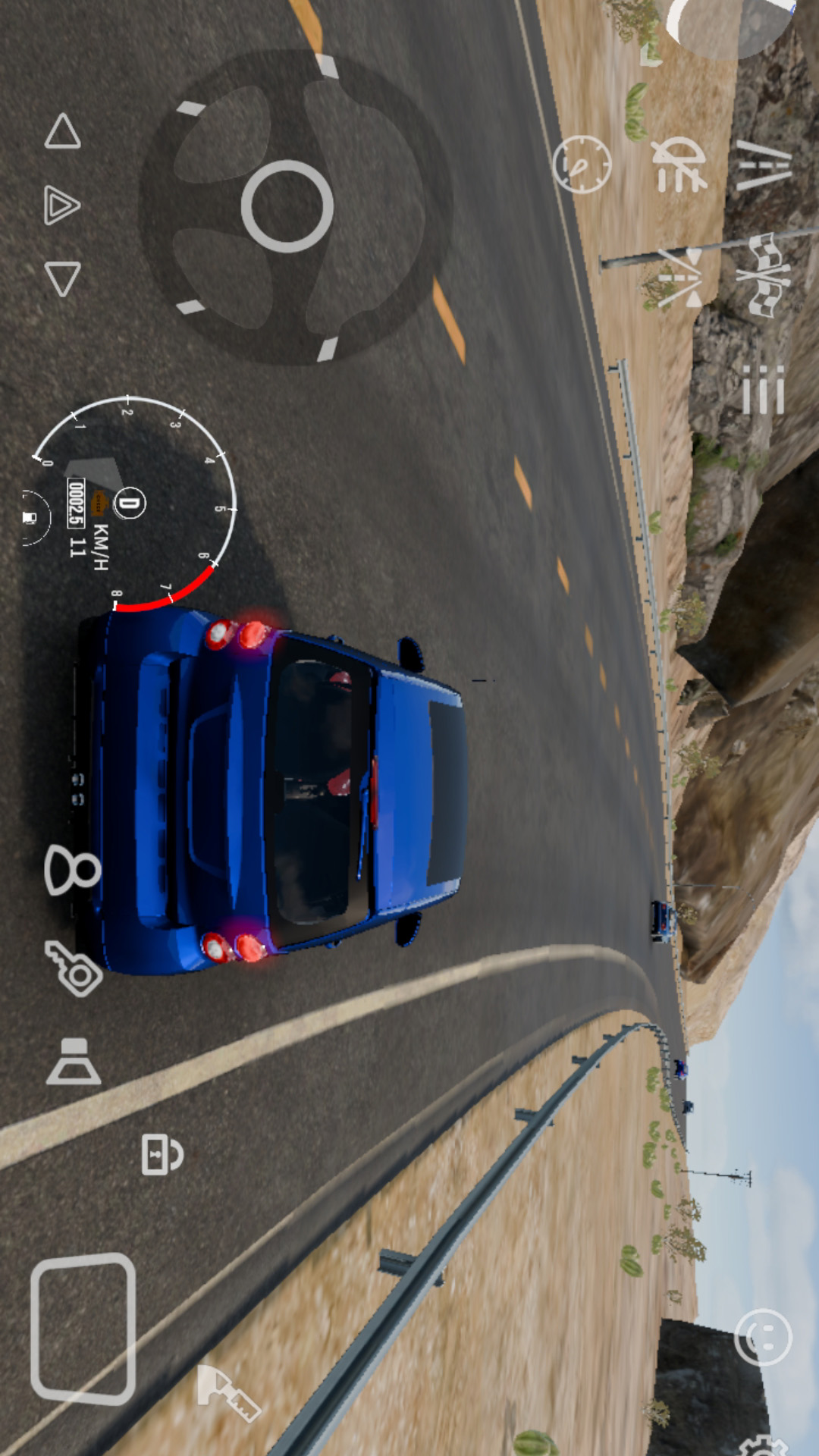Tap the pedal-shaped icon beside the key
Viewport: 819px width, 1456px height.
point(74,1062)
